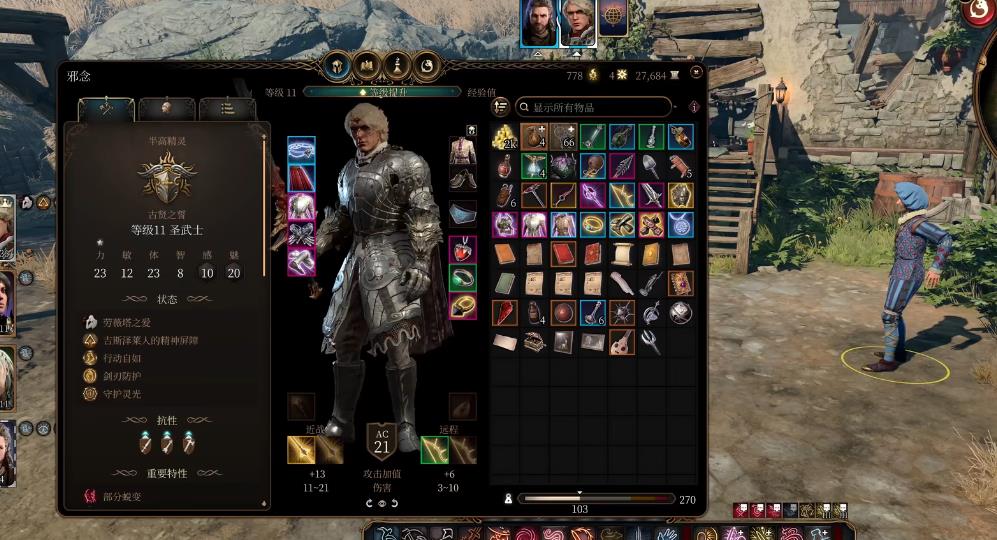Click the Level Up (等级提升) bar
The height and width of the screenshot is (540, 997).
tap(383, 92)
